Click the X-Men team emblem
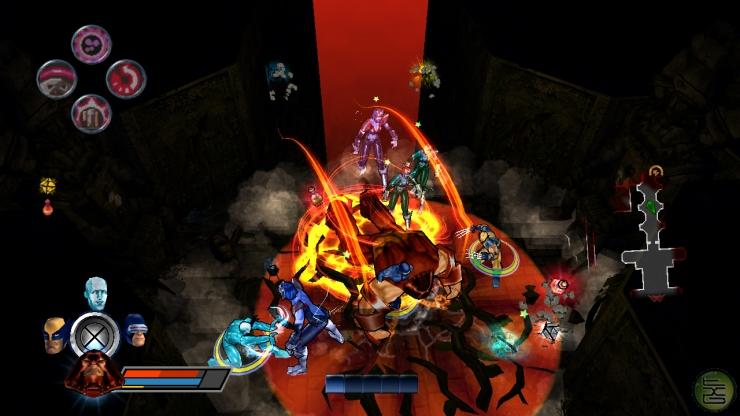This screenshot has width=740, height=416. (x=95, y=334)
